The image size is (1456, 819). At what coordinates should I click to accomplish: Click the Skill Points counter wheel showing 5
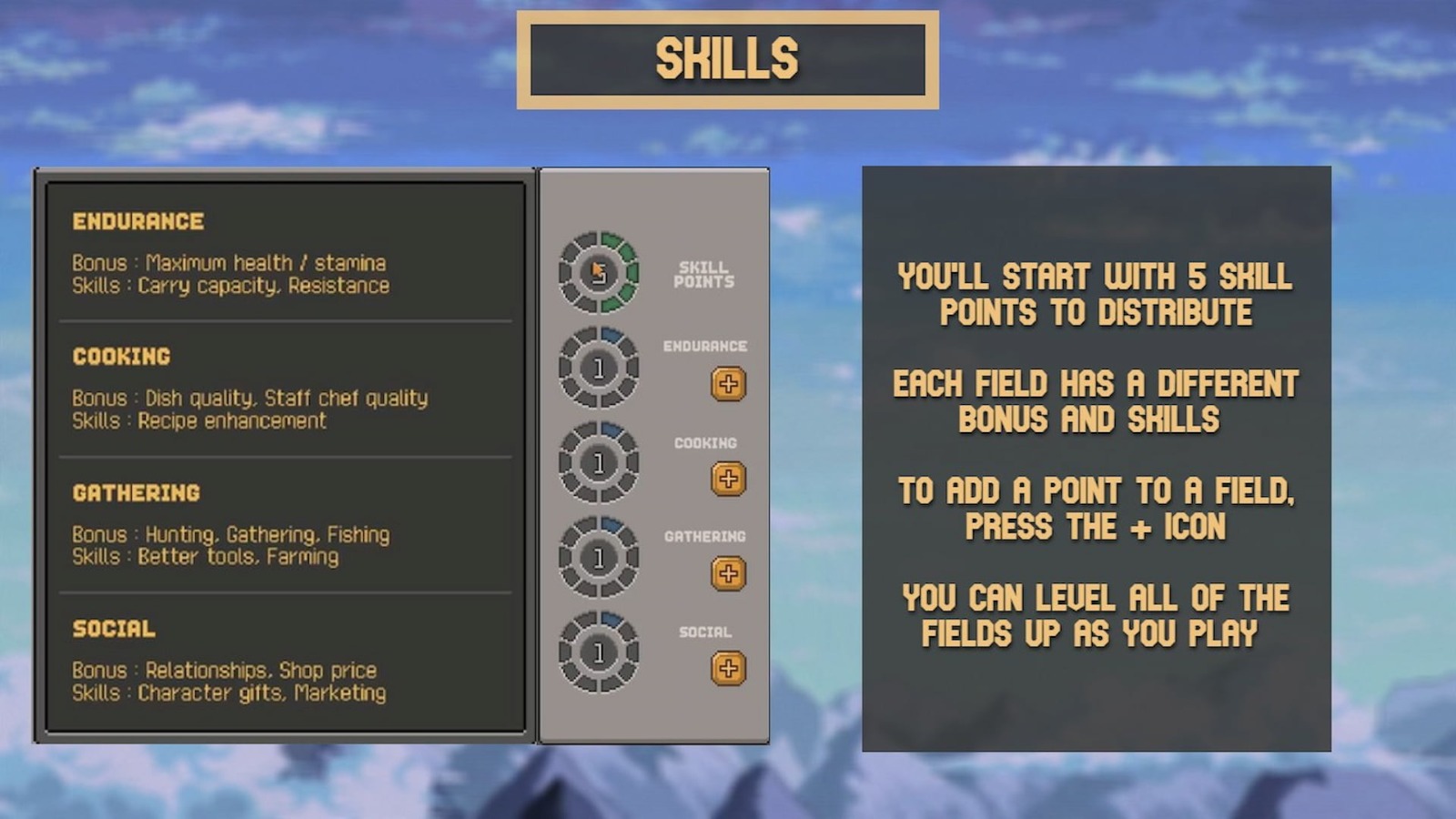pos(599,271)
